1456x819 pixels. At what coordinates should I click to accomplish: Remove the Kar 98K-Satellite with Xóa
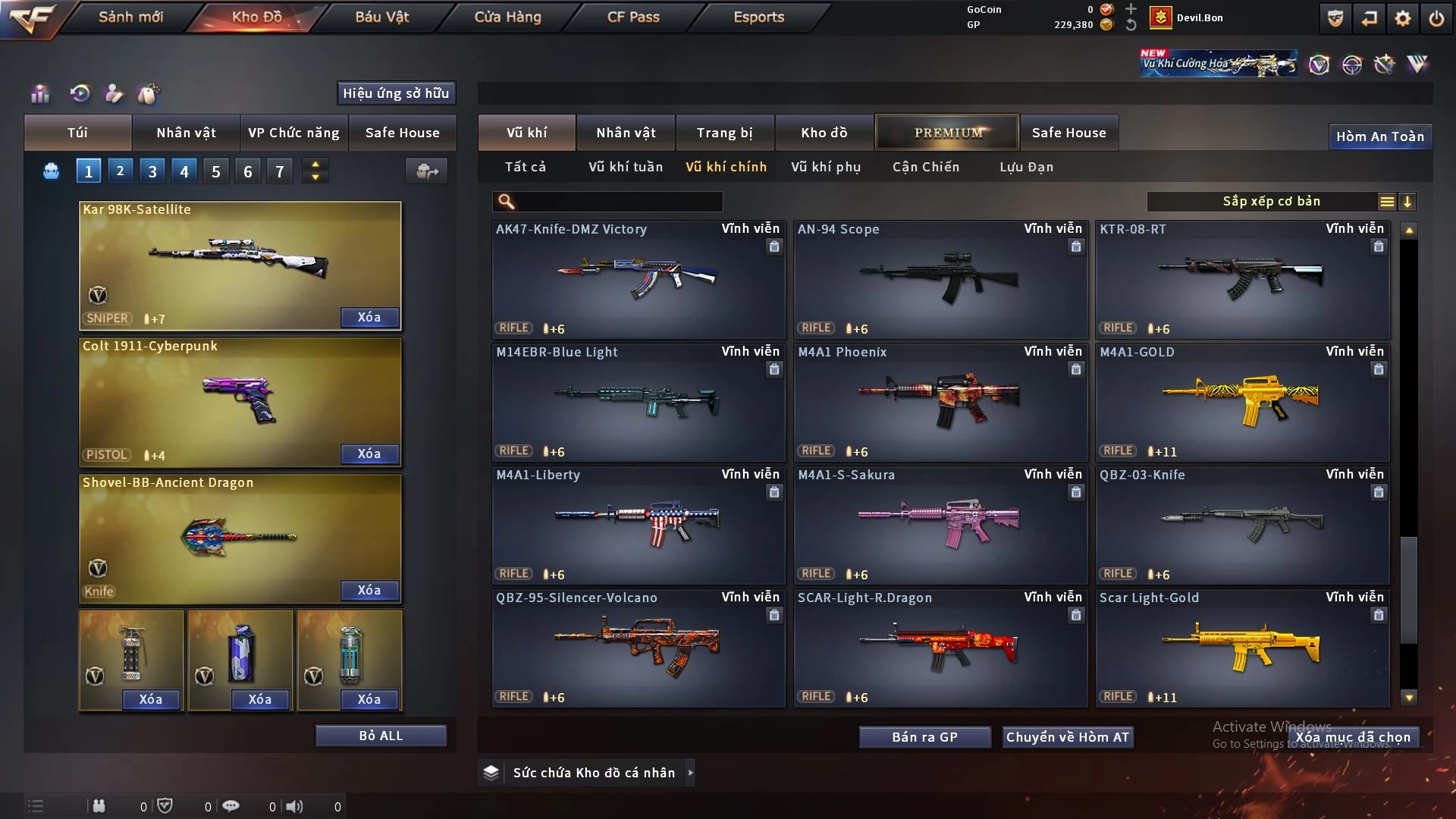pyautogui.click(x=369, y=317)
